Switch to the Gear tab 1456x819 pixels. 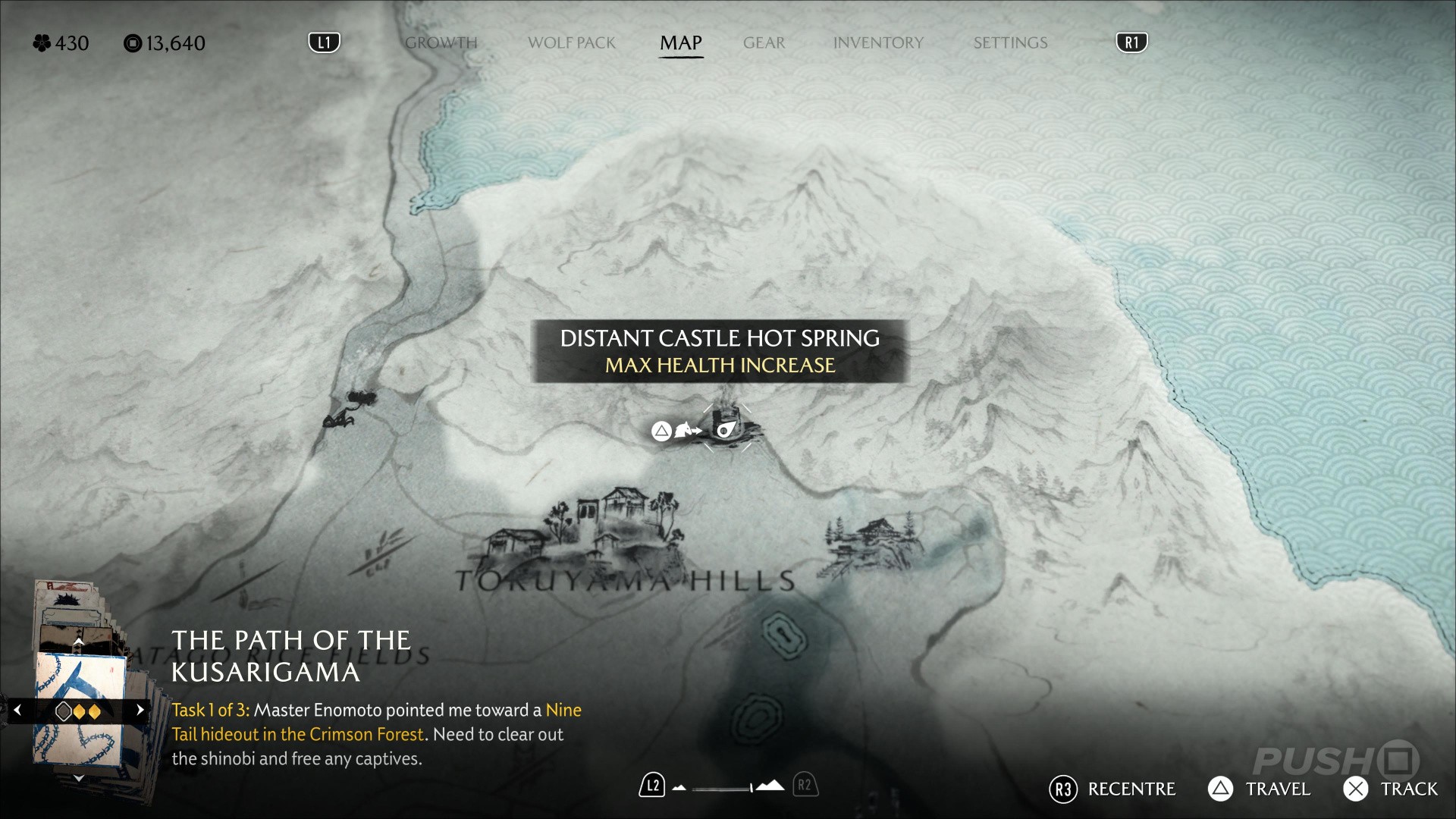click(x=764, y=43)
